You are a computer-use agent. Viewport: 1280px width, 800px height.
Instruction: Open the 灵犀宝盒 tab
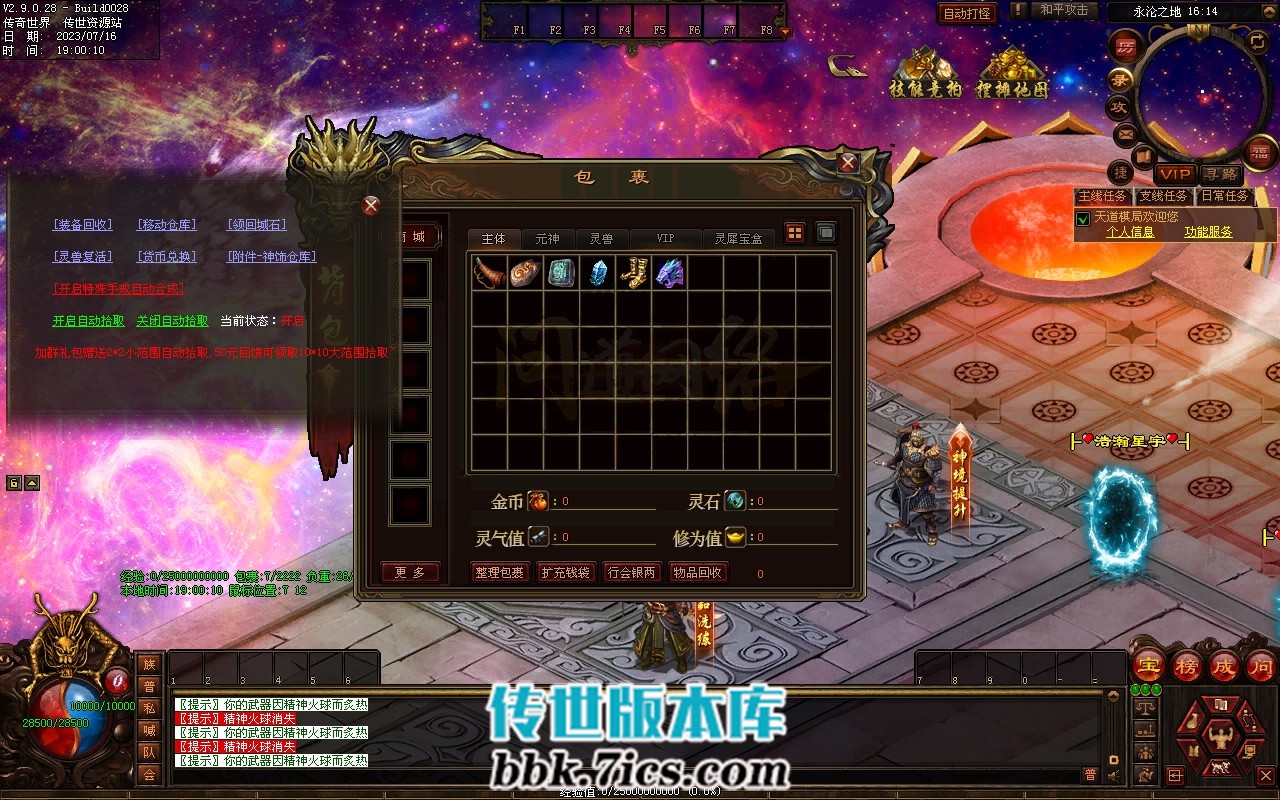[x=738, y=239]
